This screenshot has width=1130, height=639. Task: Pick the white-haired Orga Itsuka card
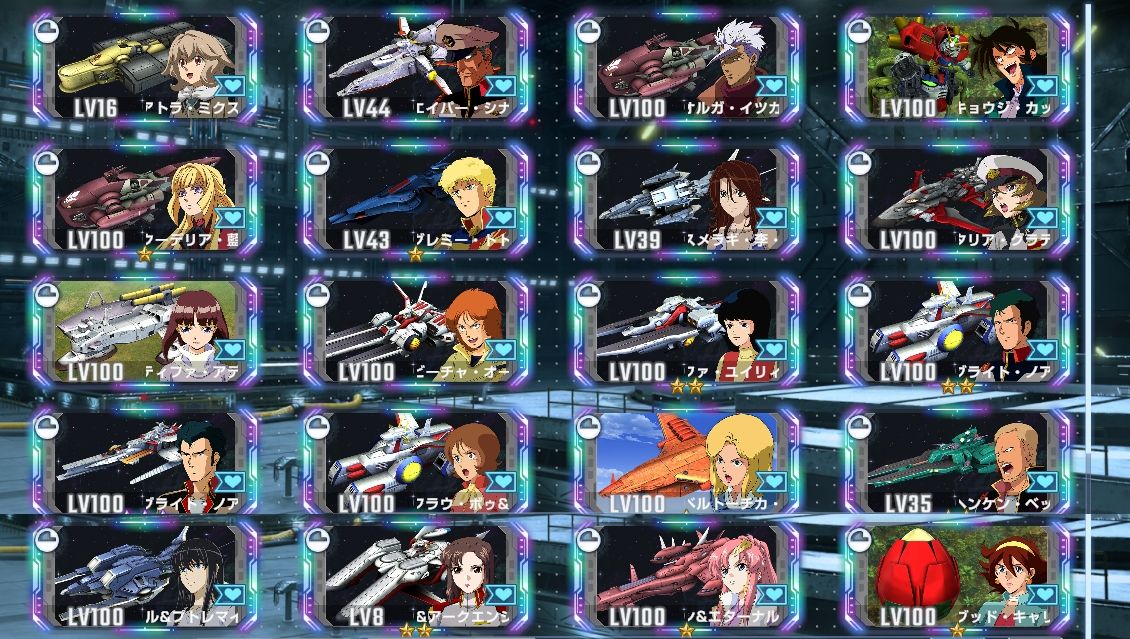(x=687, y=68)
